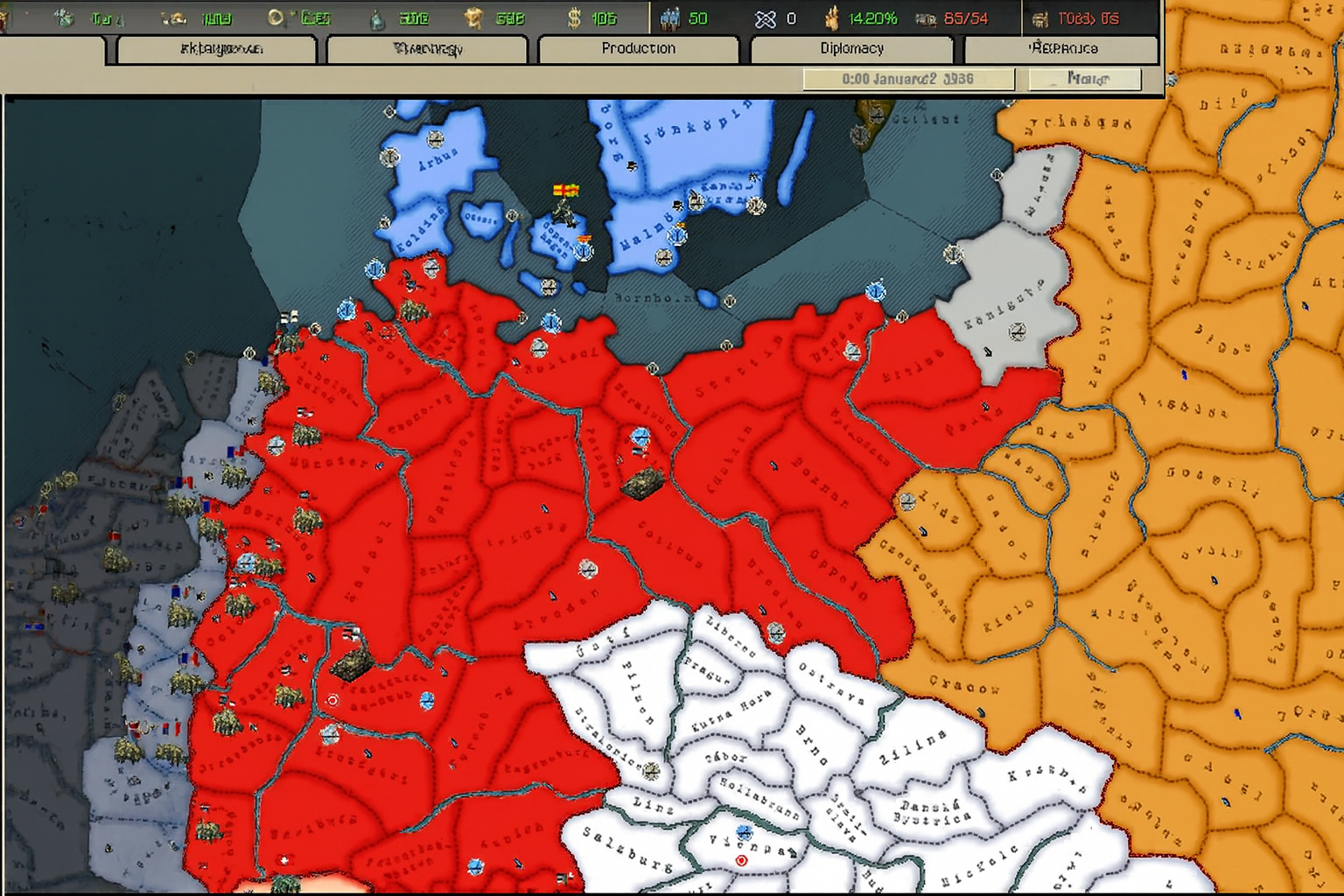Select the naval anchor icon near Copenhagen
This screenshot has width=1344, height=896.
pyautogui.click(x=583, y=251)
